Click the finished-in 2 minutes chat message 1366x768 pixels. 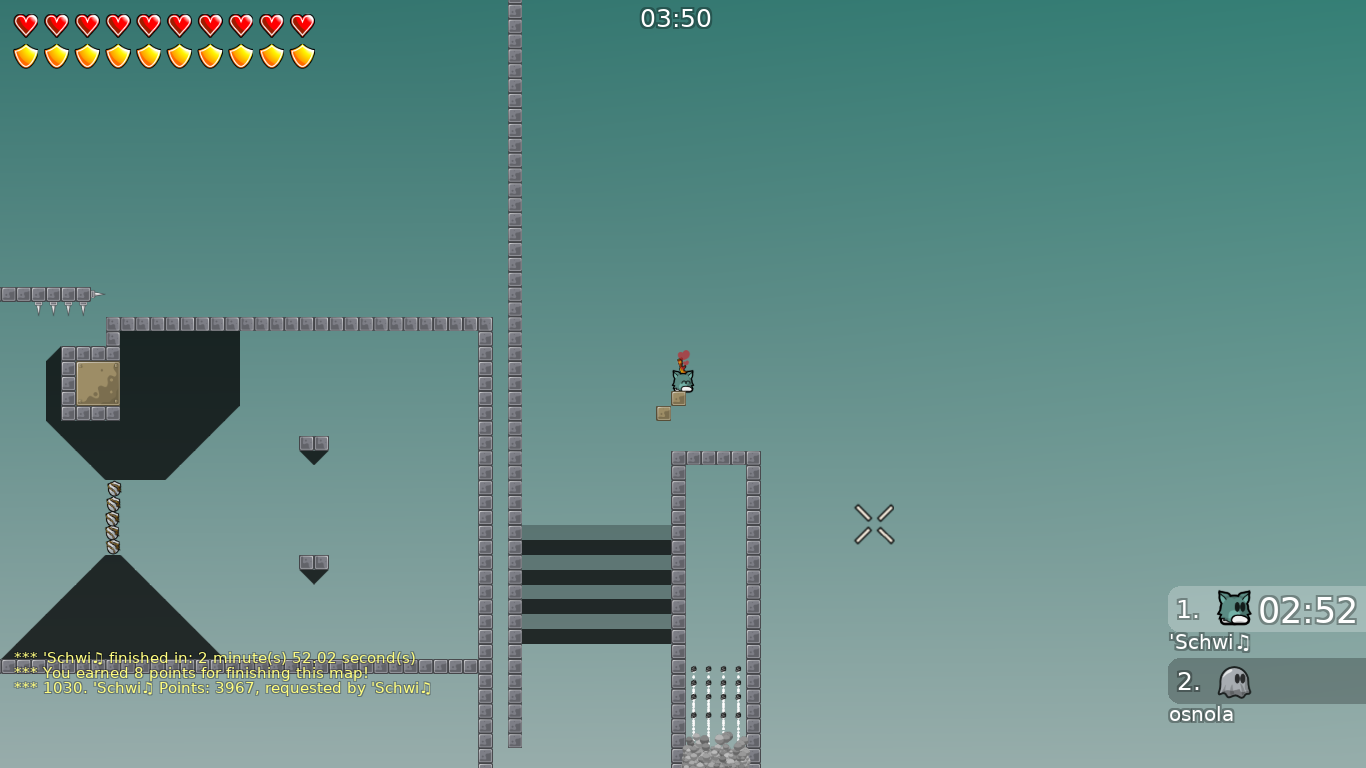[x=213, y=658]
